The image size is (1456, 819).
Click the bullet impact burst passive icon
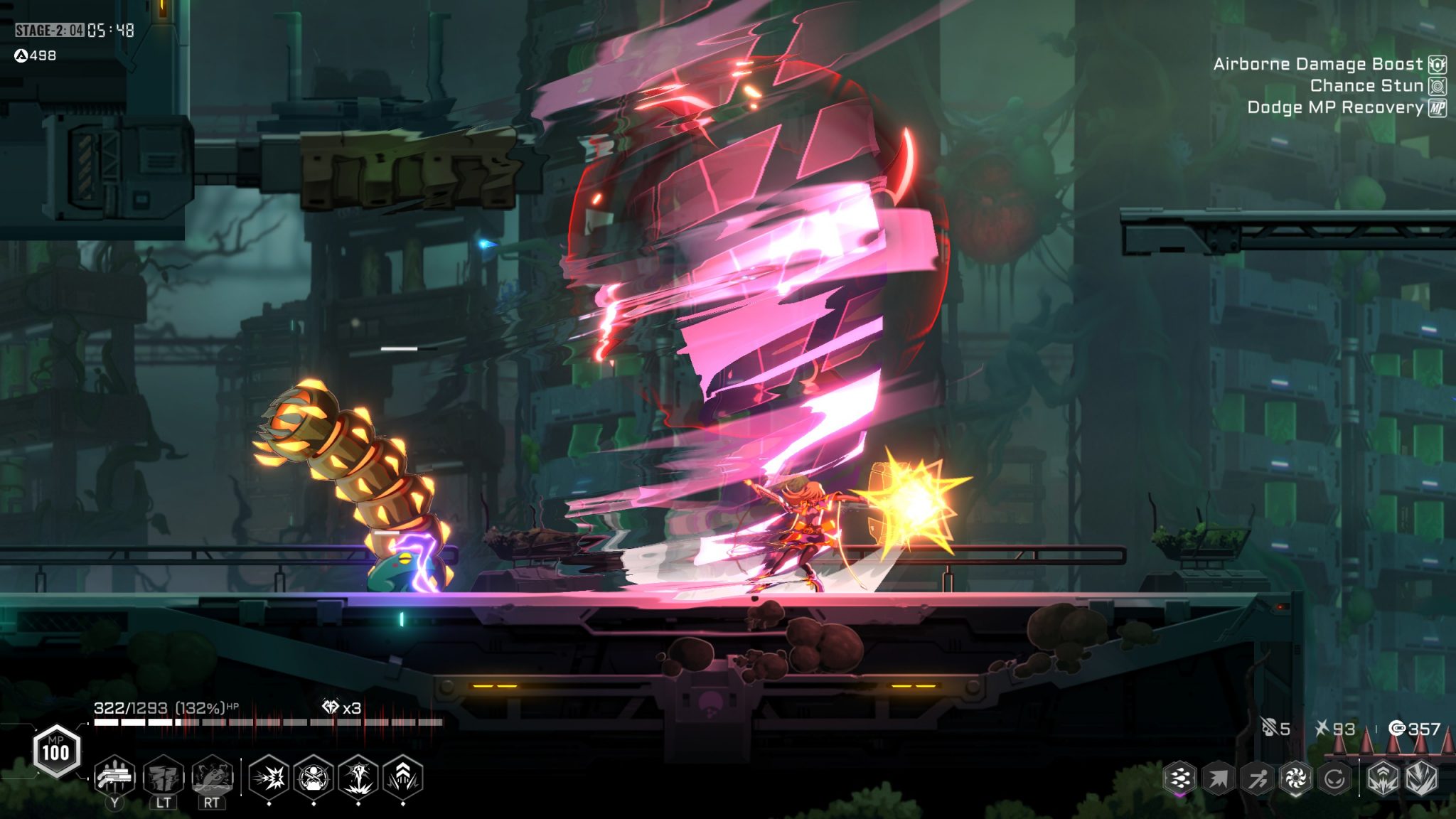[269, 778]
